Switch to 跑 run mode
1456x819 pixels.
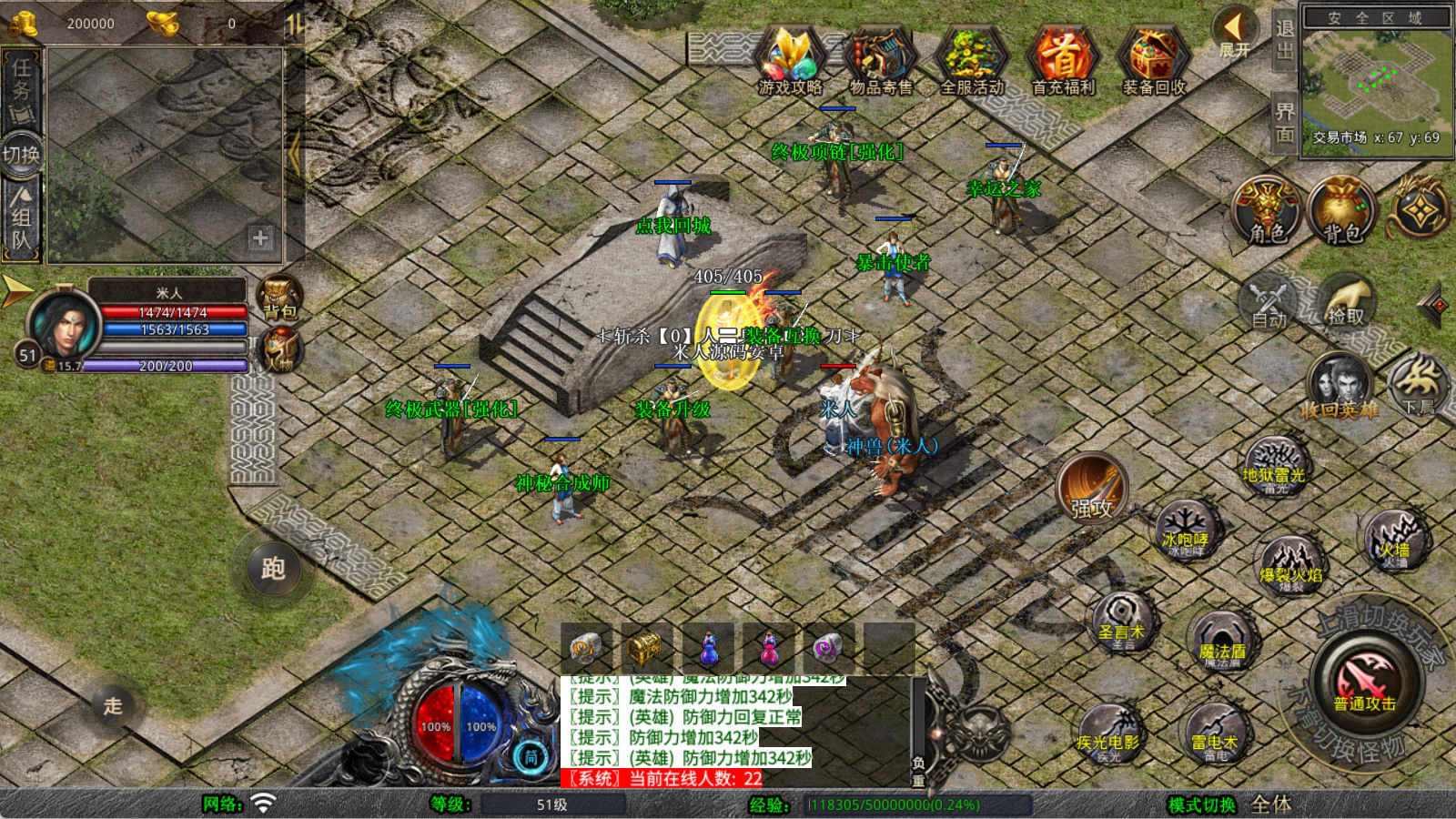coord(273,569)
